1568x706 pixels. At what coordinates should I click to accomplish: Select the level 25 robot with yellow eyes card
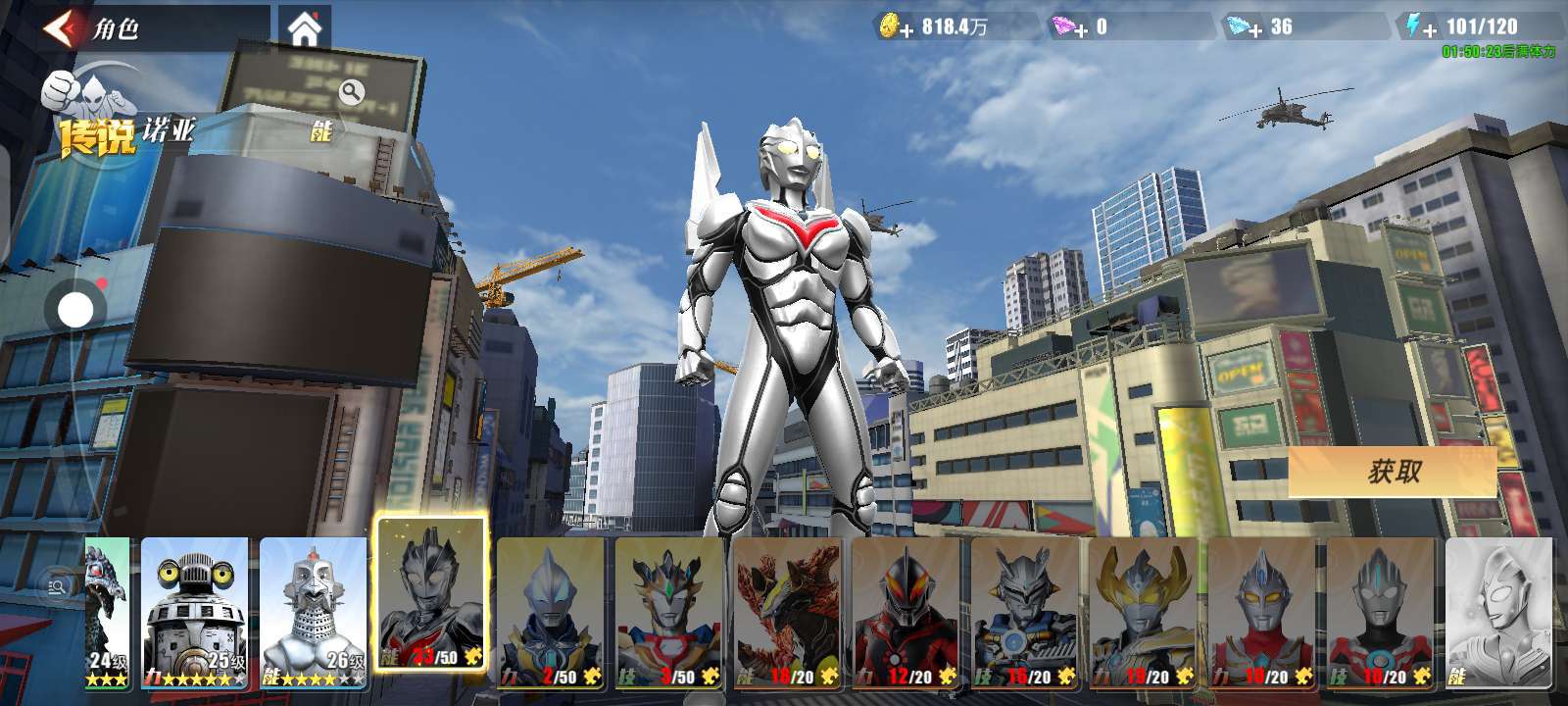(x=194, y=612)
